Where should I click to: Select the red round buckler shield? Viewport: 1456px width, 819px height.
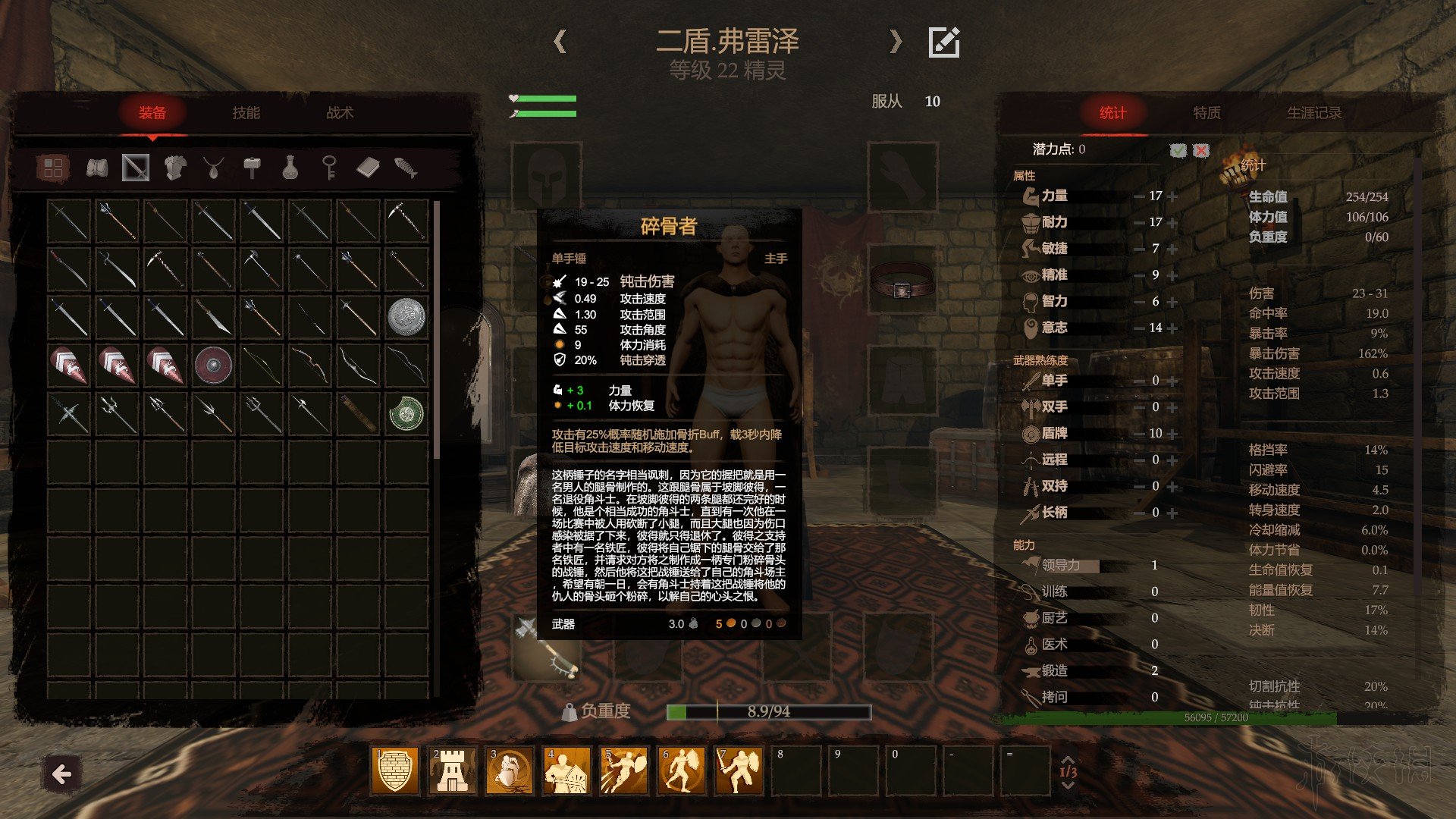[213, 365]
